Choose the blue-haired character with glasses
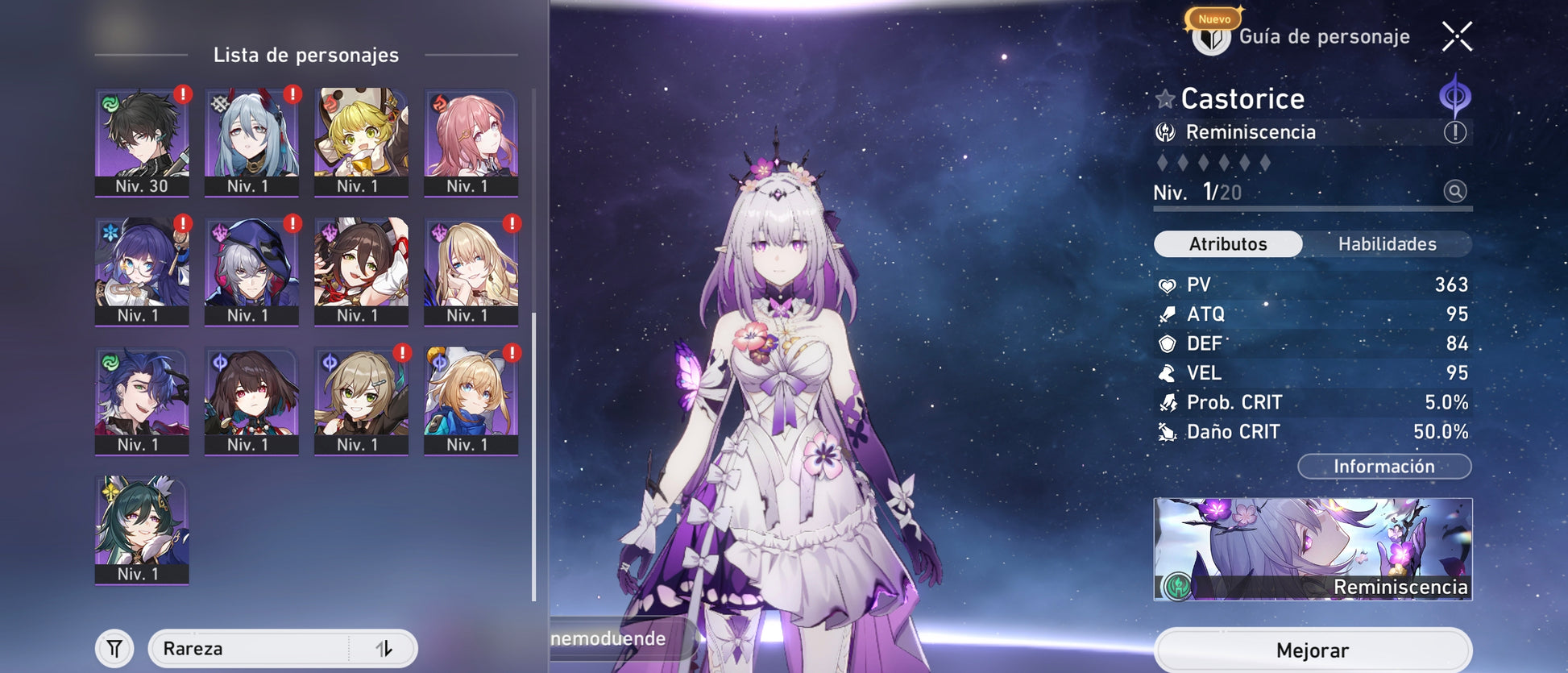The height and width of the screenshot is (673, 1568). [142, 271]
